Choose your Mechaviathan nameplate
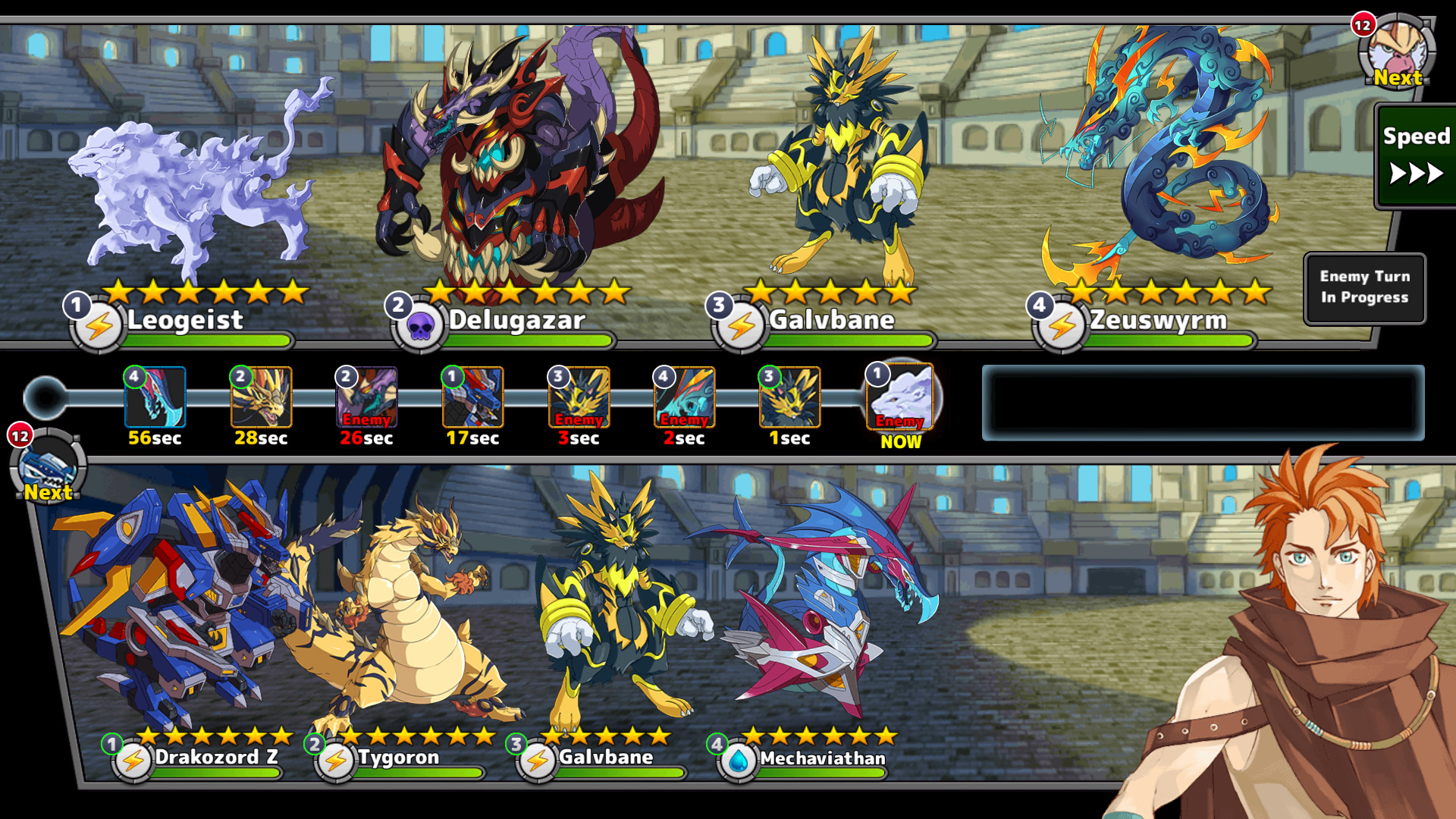The height and width of the screenshot is (819, 1456). (822, 758)
